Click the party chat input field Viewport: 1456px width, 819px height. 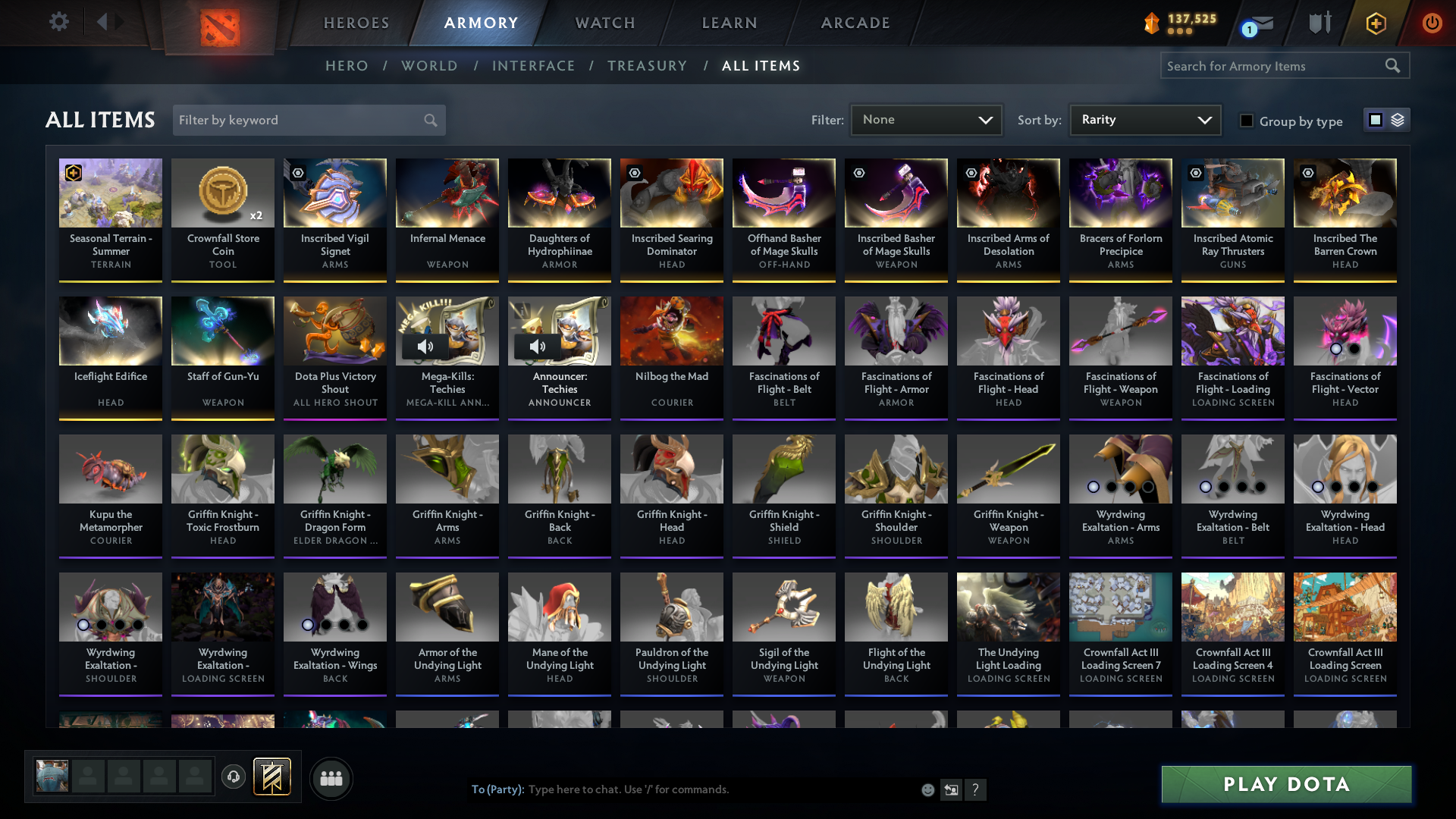(682, 789)
